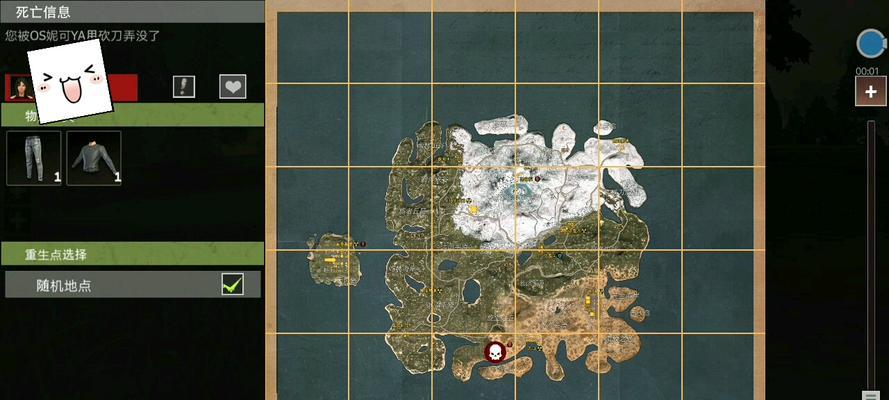Toggle the random location (随机地点) checkbox

[232, 285]
